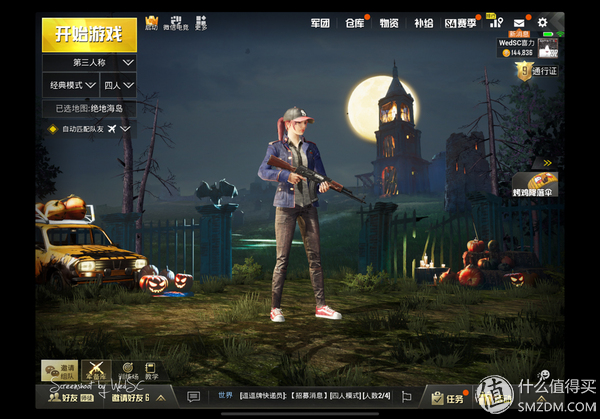Change the 四人 squad size dropdown
600x419 pixels.
[x=119, y=86]
